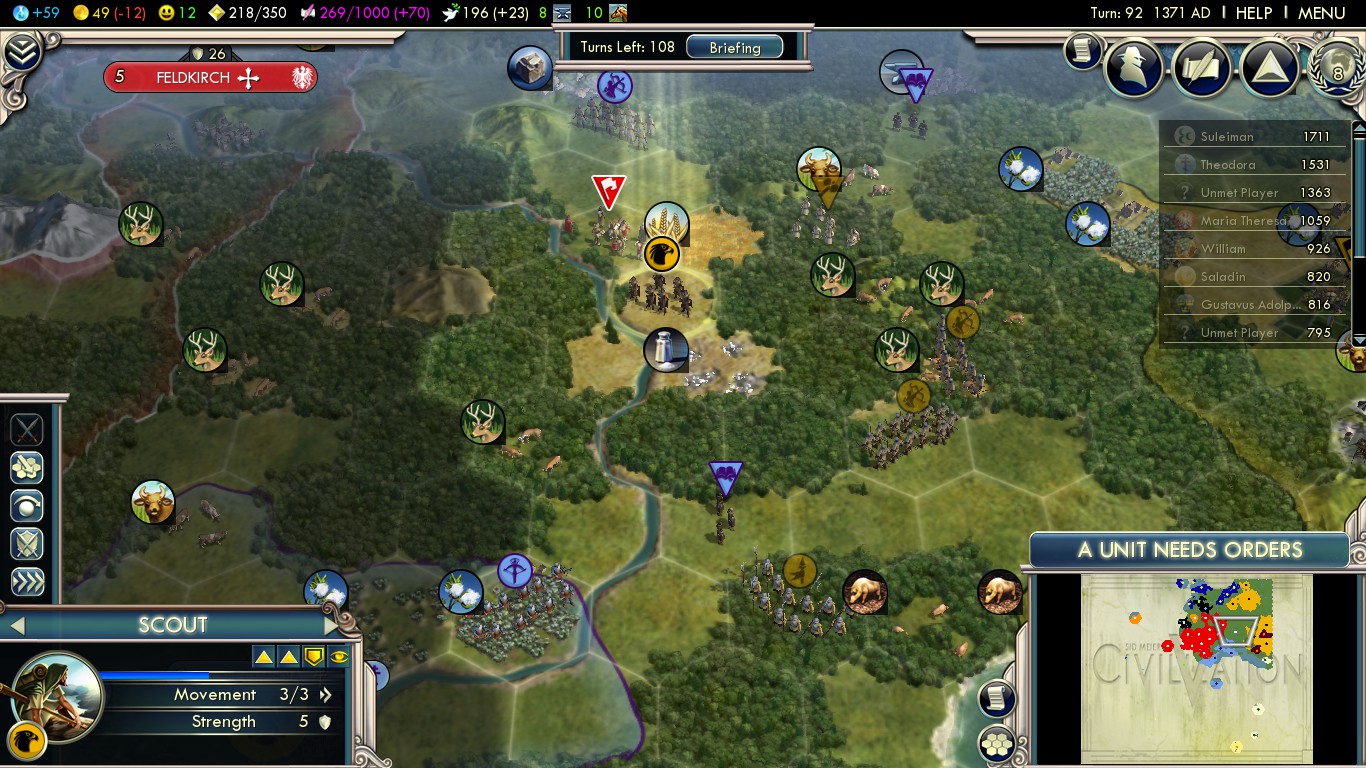The width and height of the screenshot is (1366, 768).
Task: Click the Briefing button
Action: [734, 47]
